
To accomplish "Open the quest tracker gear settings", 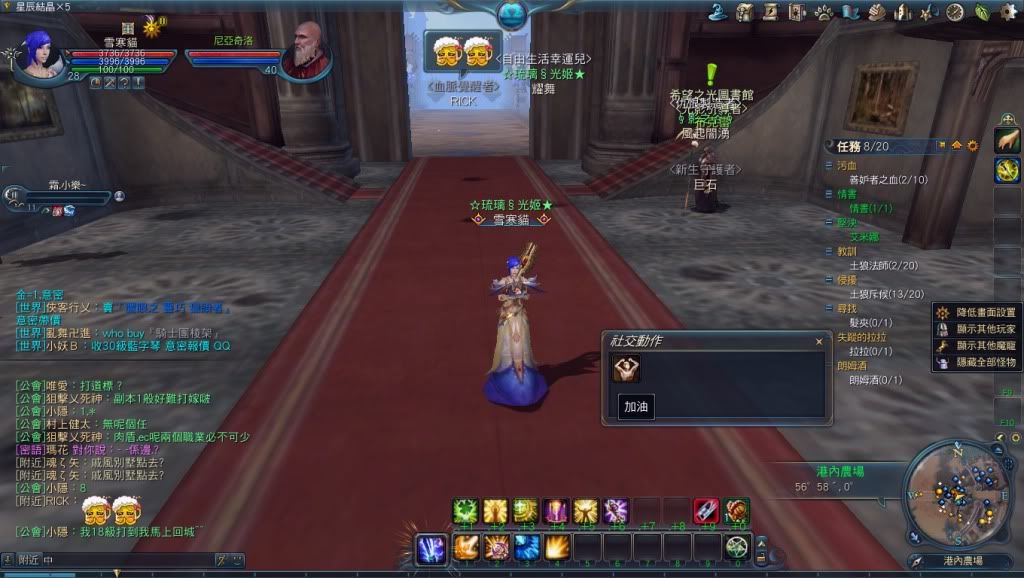I will click(x=972, y=146).
